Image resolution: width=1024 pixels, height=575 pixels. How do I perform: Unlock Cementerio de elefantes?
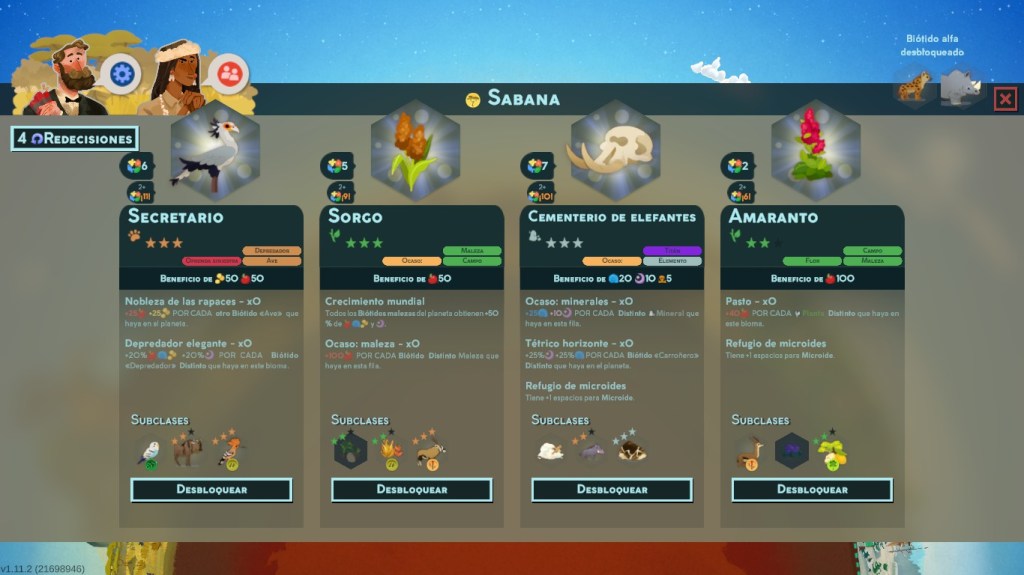[611, 490]
